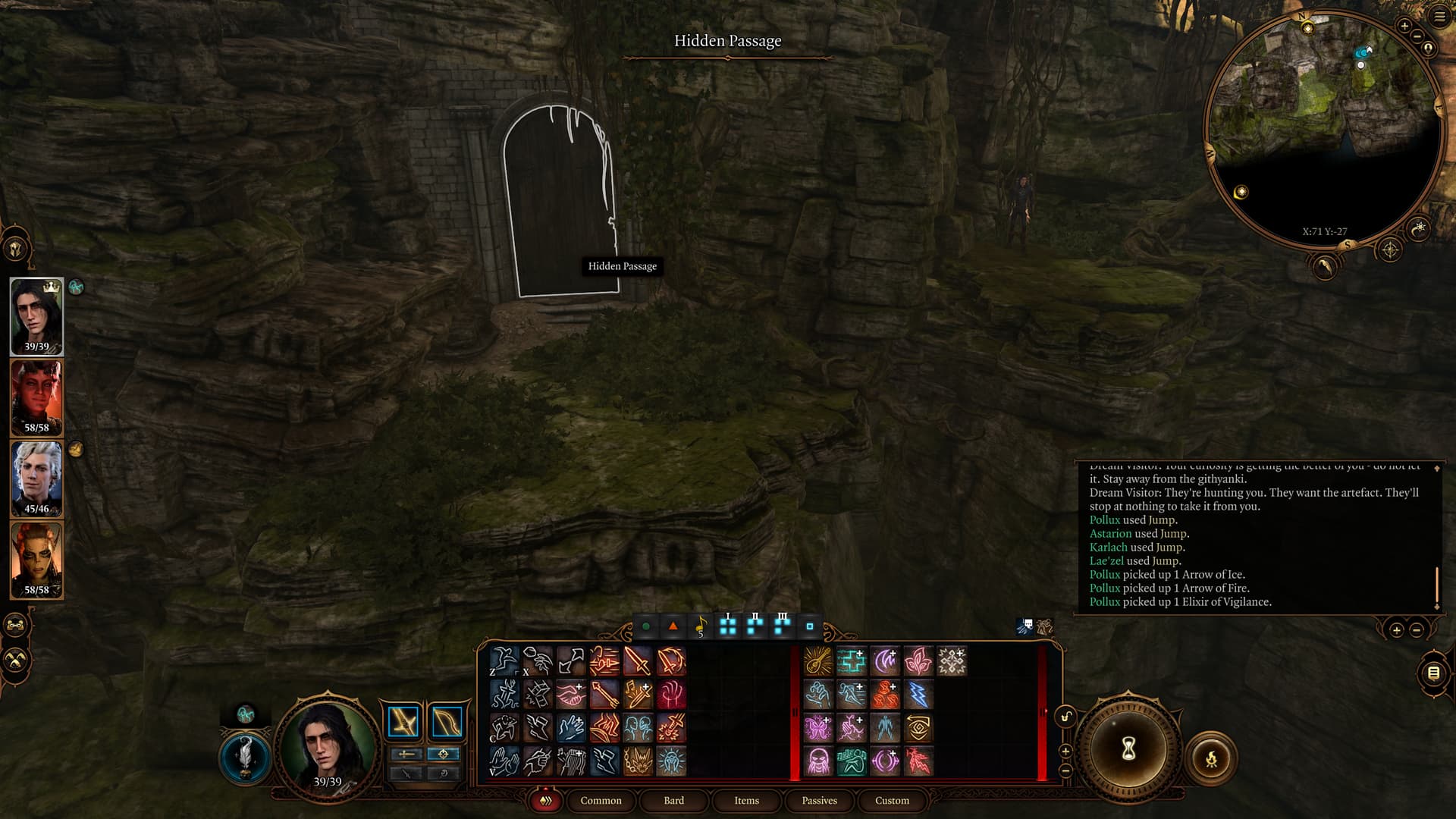
Task: Select the melee weapon set slot
Action: click(x=403, y=722)
